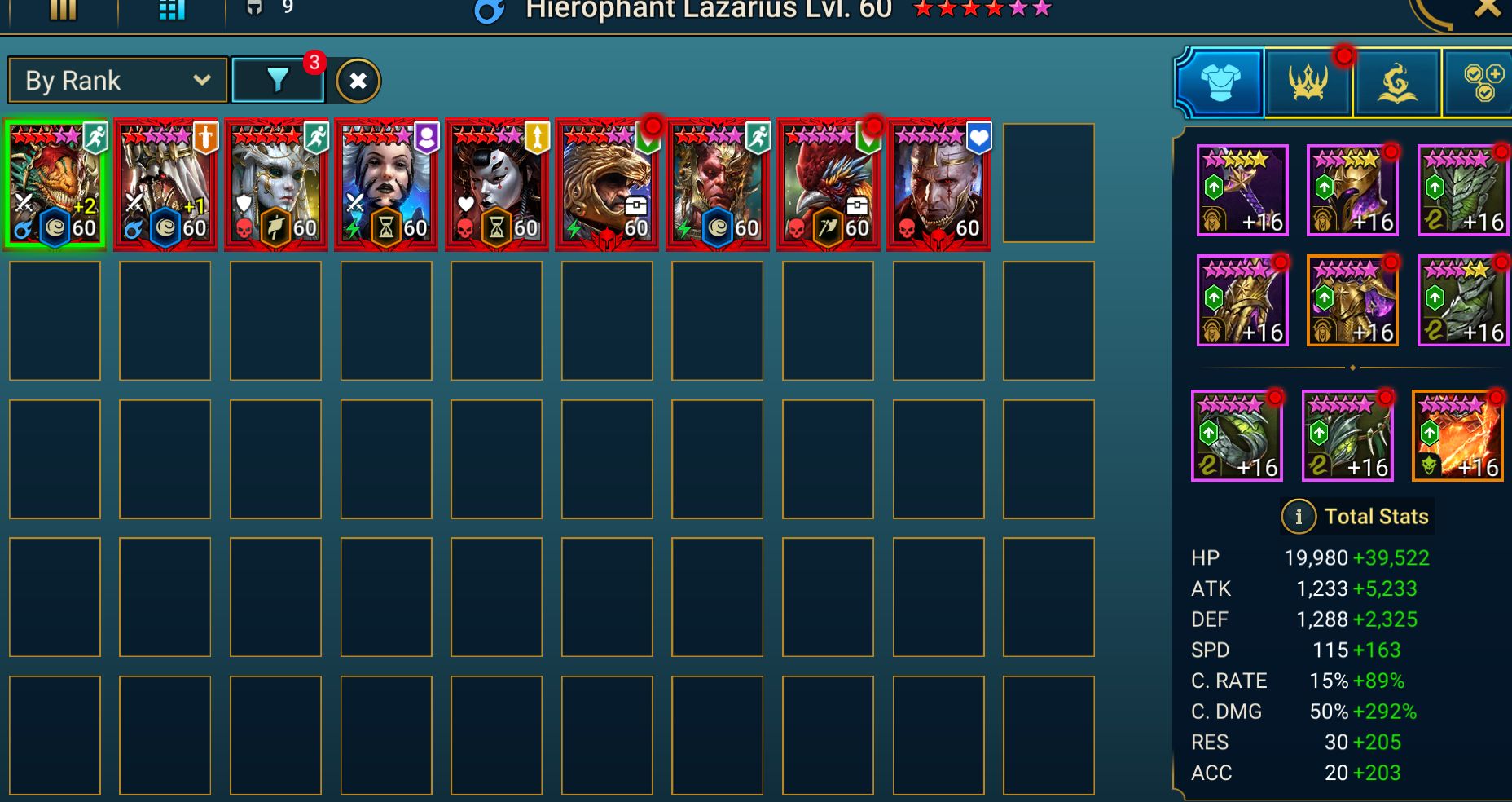Pick the bald scarred man champion
Viewport: 1512px width, 802px height.
[938, 184]
